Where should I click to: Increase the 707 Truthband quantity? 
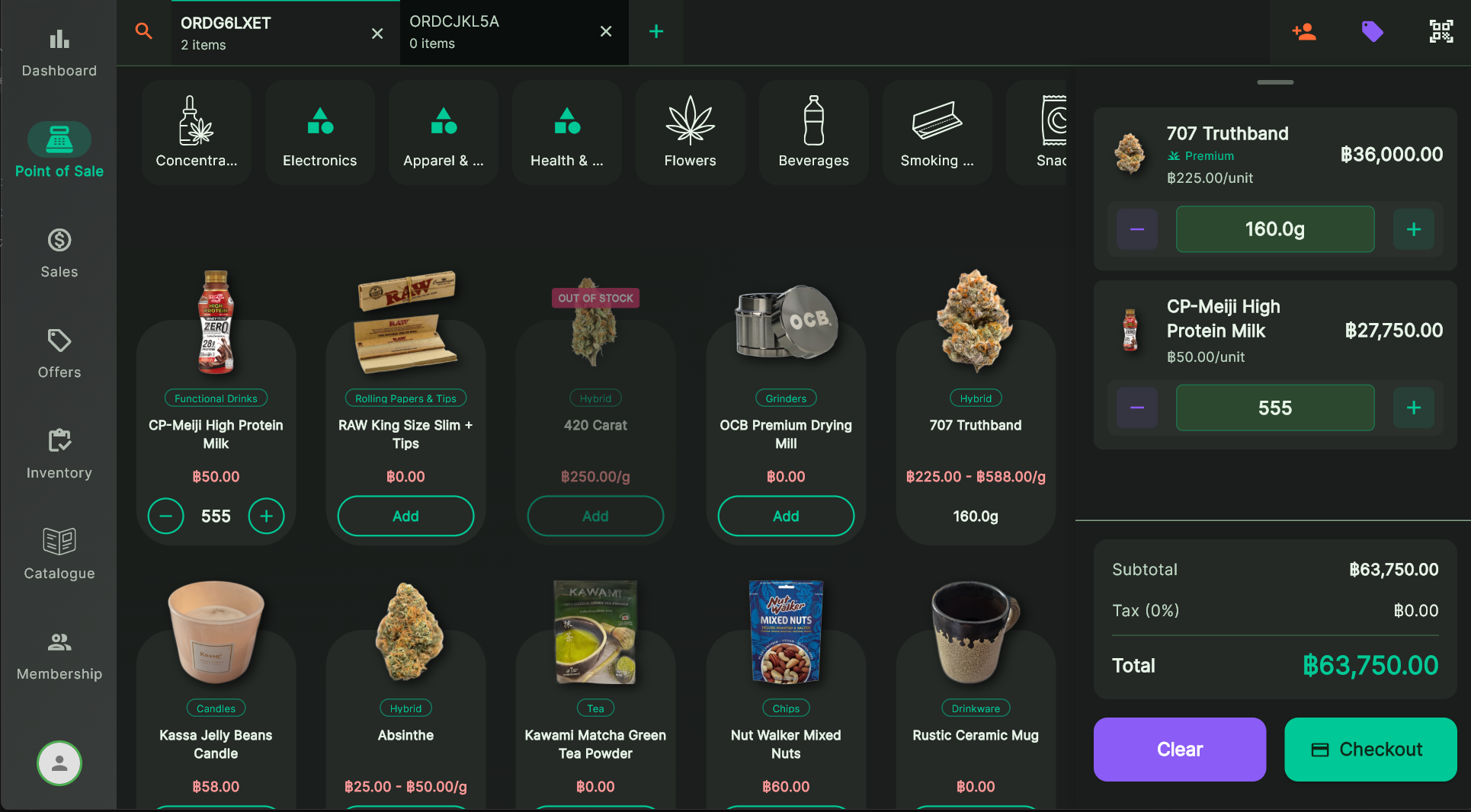[1413, 229]
